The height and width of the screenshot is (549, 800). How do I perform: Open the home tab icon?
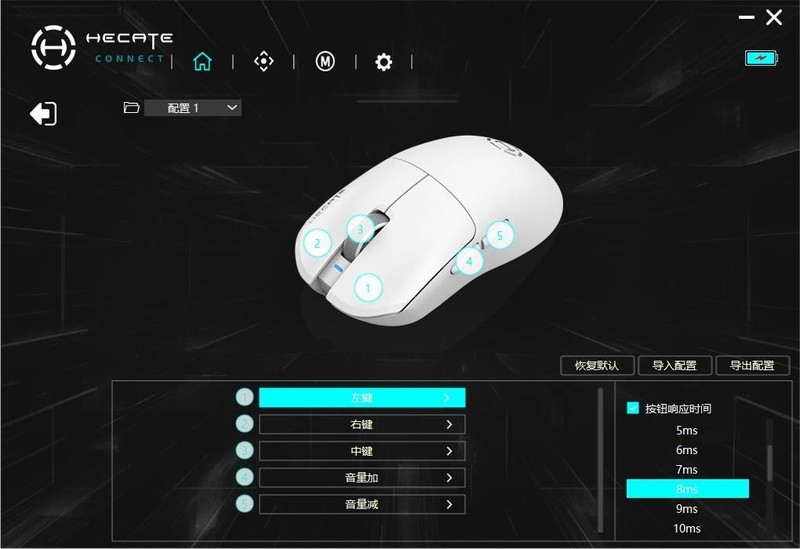(x=202, y=62)
